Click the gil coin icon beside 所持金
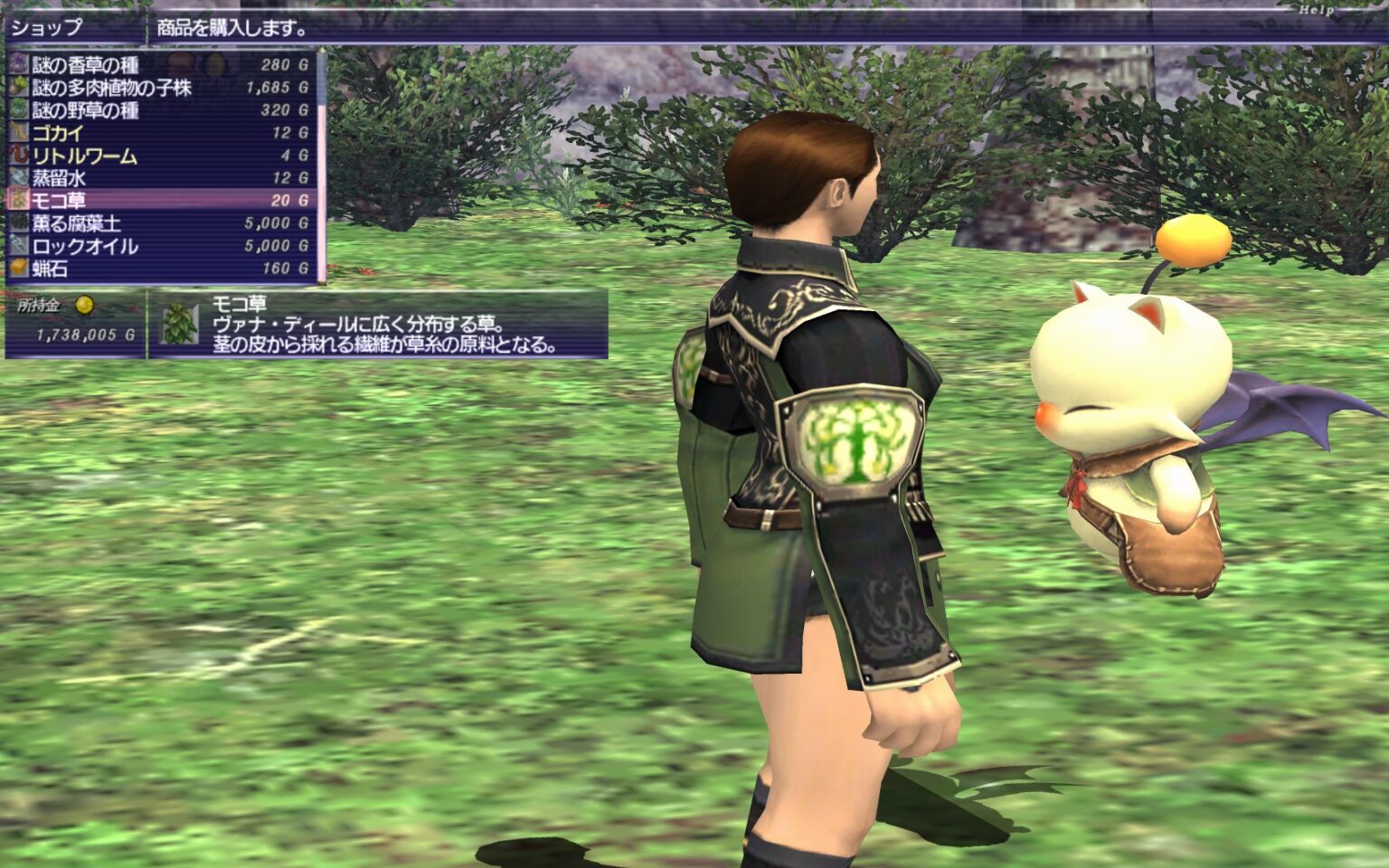 (x=83, y=306)
